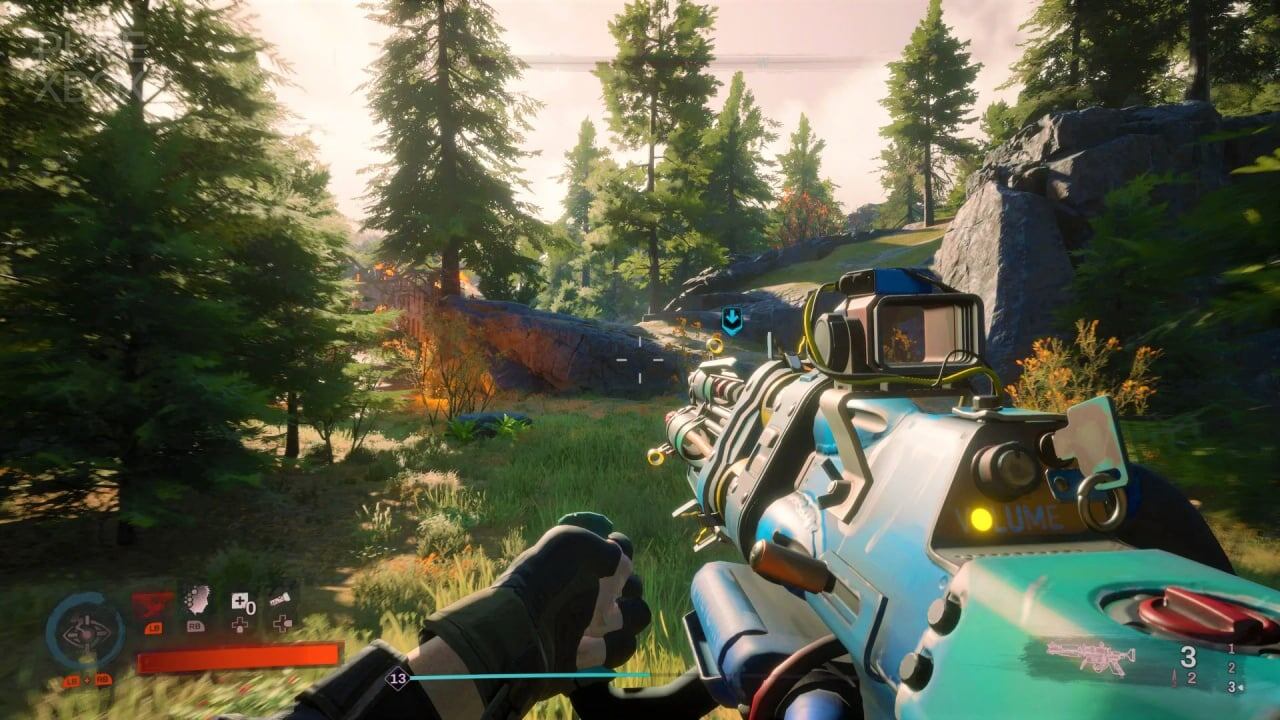The height and width of the screenshot is (720, 1280).
Task: Toggle the flashlight icon in the HUD
Action: [281, 602]
